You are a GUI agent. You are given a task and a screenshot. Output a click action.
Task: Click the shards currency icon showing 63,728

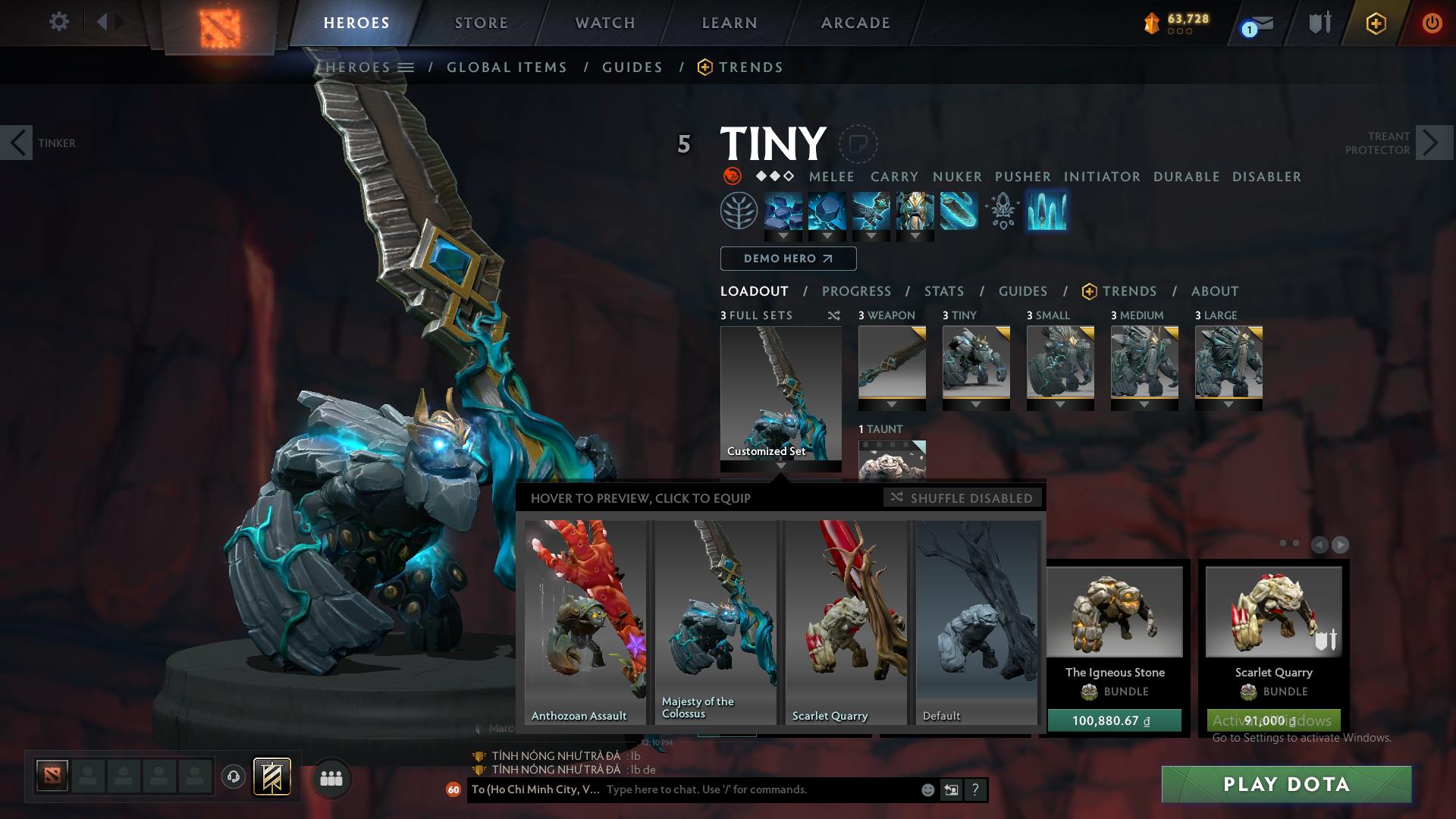(x=1150, y=24)
